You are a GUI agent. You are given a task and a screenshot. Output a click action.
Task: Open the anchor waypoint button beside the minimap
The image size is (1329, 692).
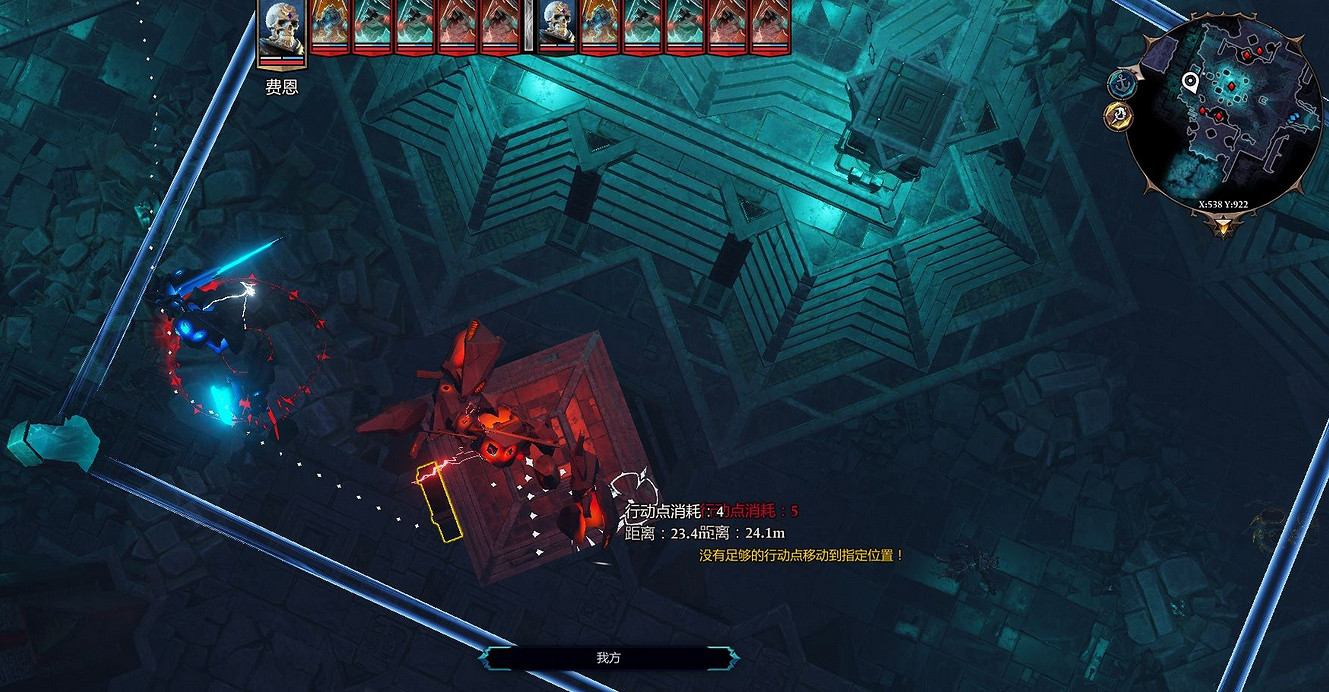coord(1120,84)
